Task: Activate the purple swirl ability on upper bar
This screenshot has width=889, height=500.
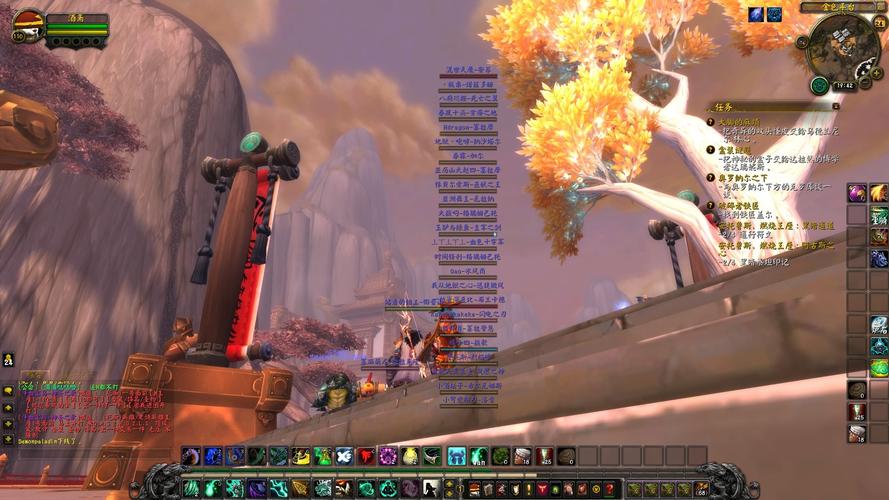Action: tap(388, 456)
